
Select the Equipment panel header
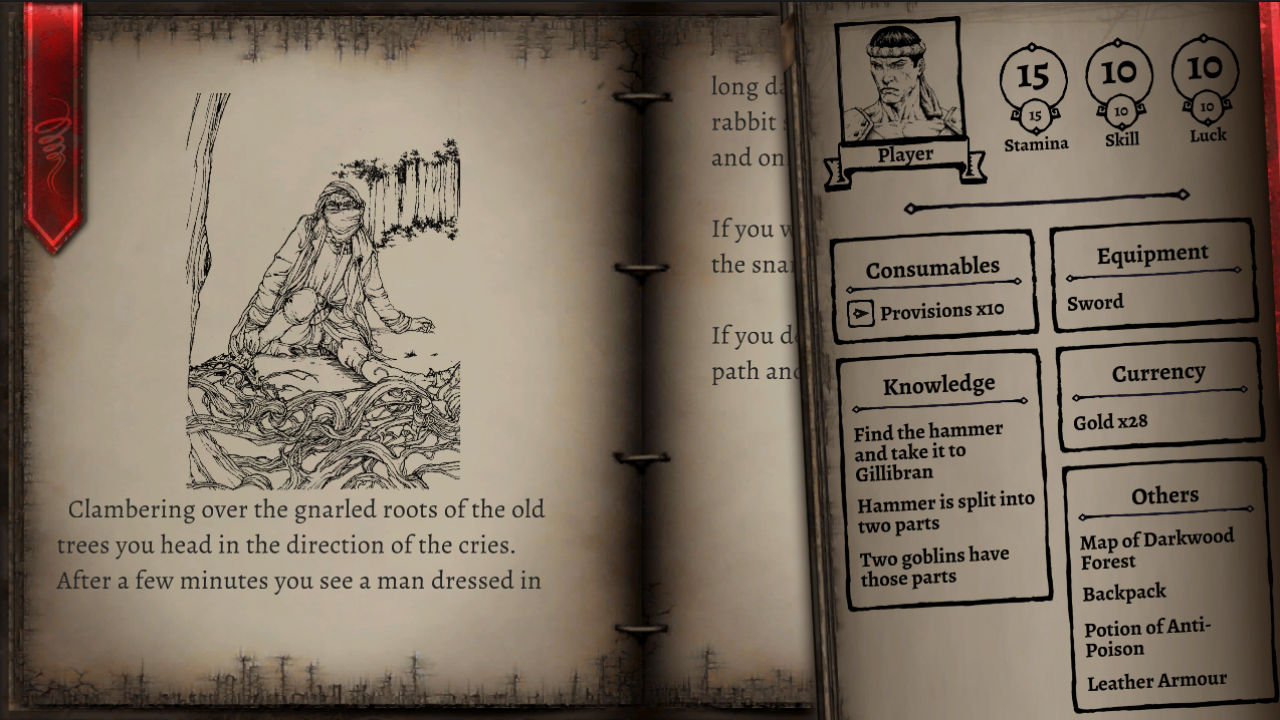point(1152,254)
